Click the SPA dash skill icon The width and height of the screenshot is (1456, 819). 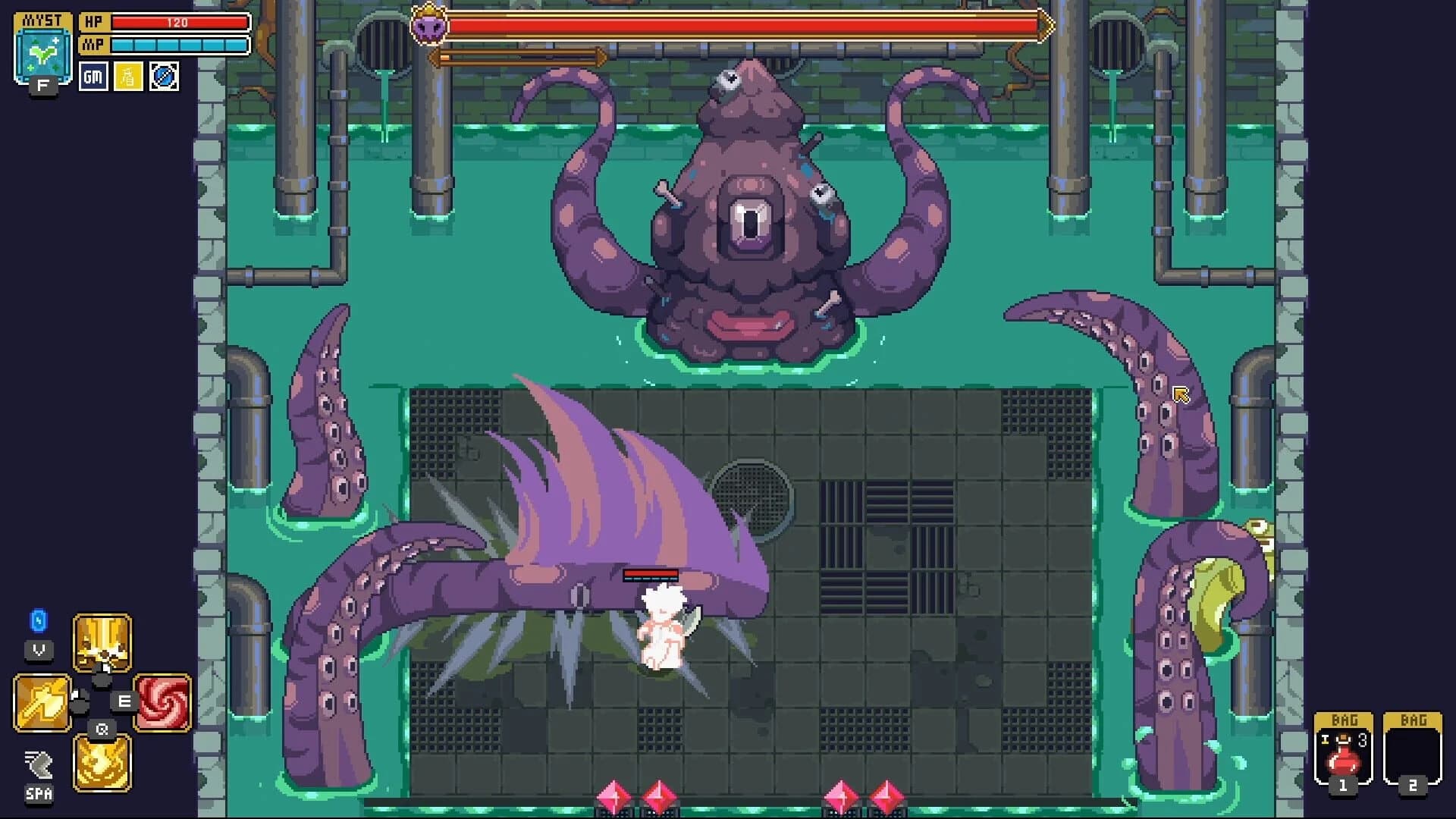(38, 766)
